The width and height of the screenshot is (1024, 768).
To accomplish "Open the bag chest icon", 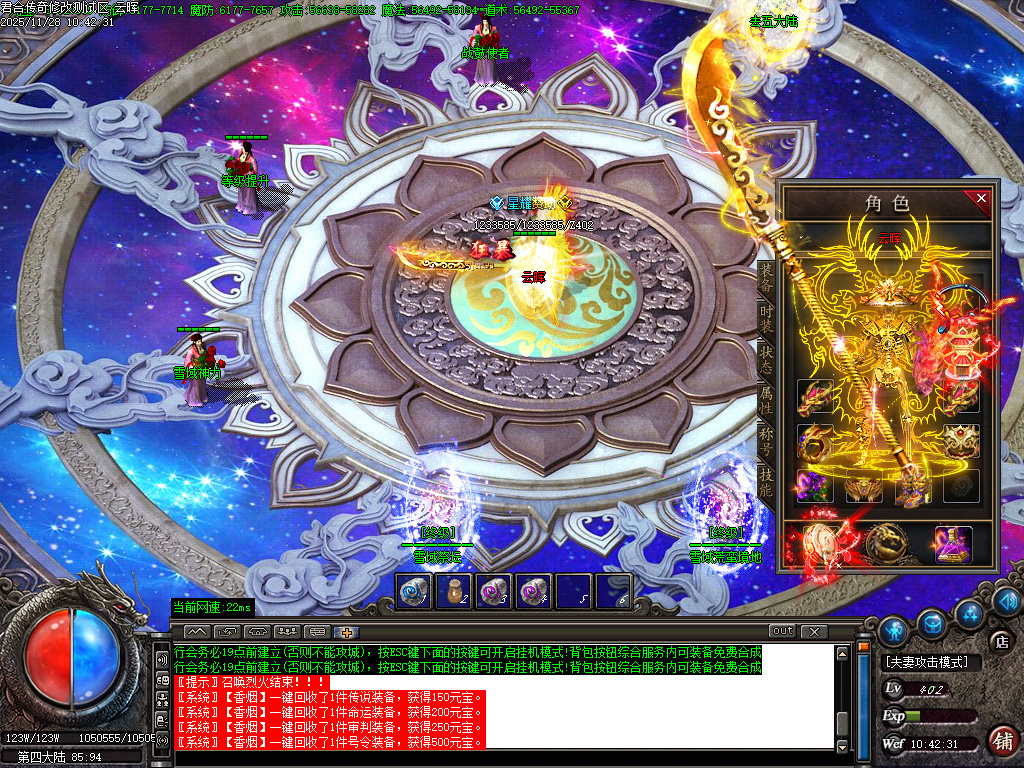I will pos(932,622).
